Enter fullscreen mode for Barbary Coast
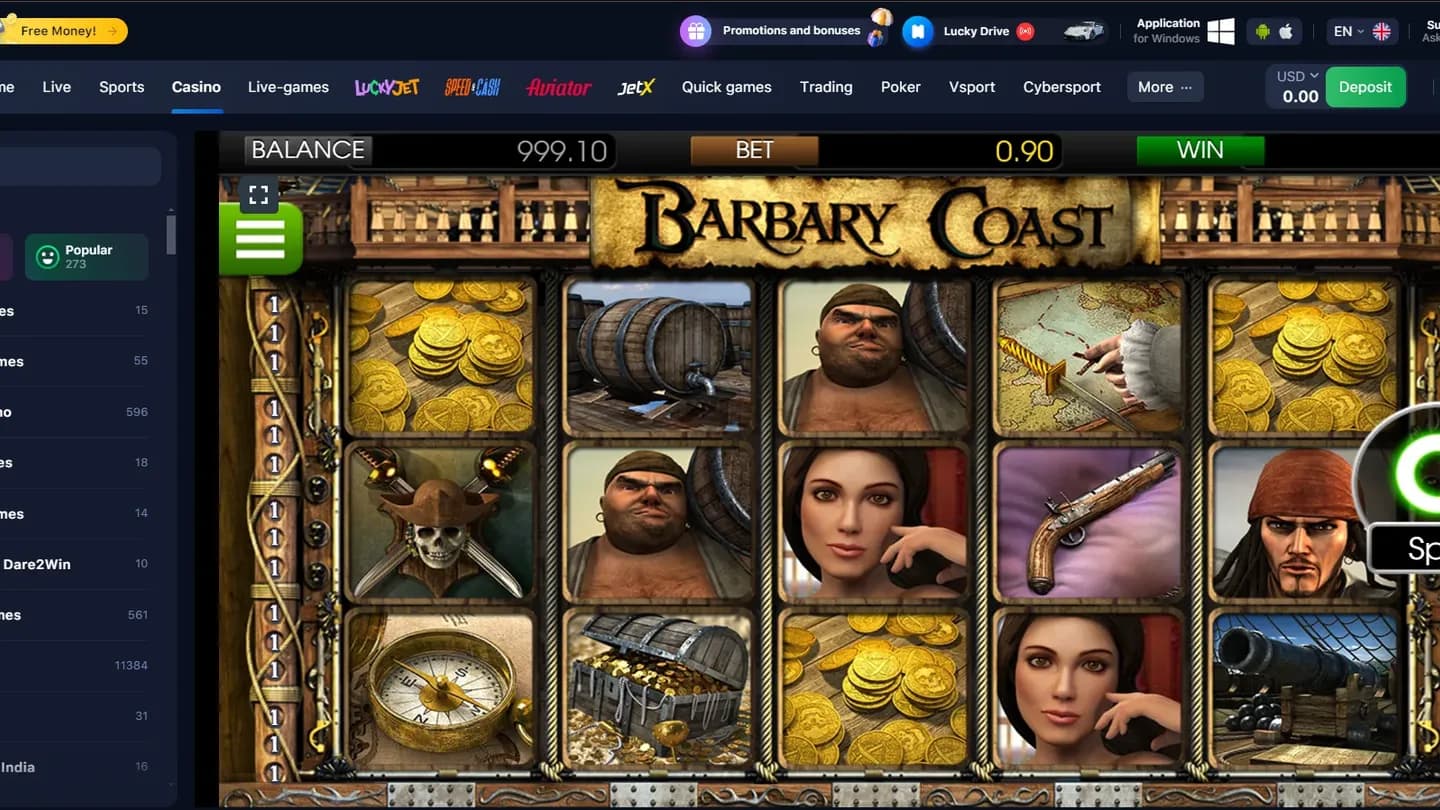The width and height of the screenshot is (1440, 810). click(258, 195)
